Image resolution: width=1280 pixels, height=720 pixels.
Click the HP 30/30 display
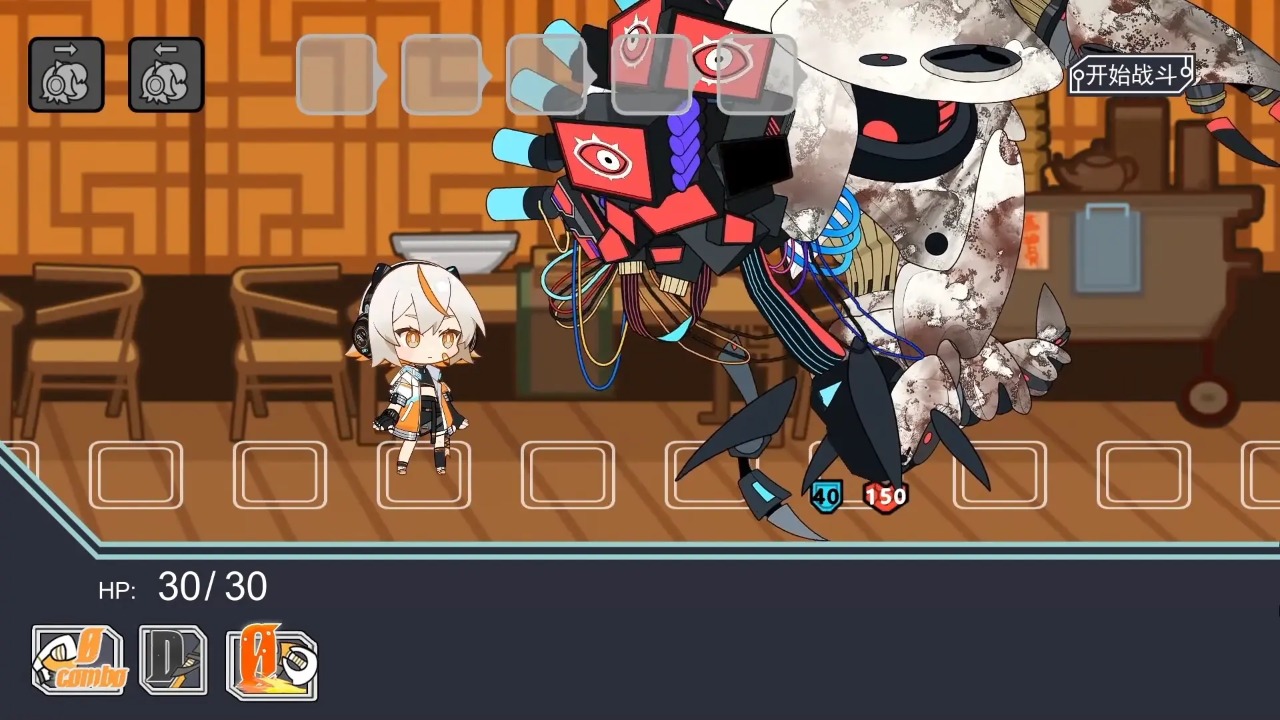coord(185,588)
